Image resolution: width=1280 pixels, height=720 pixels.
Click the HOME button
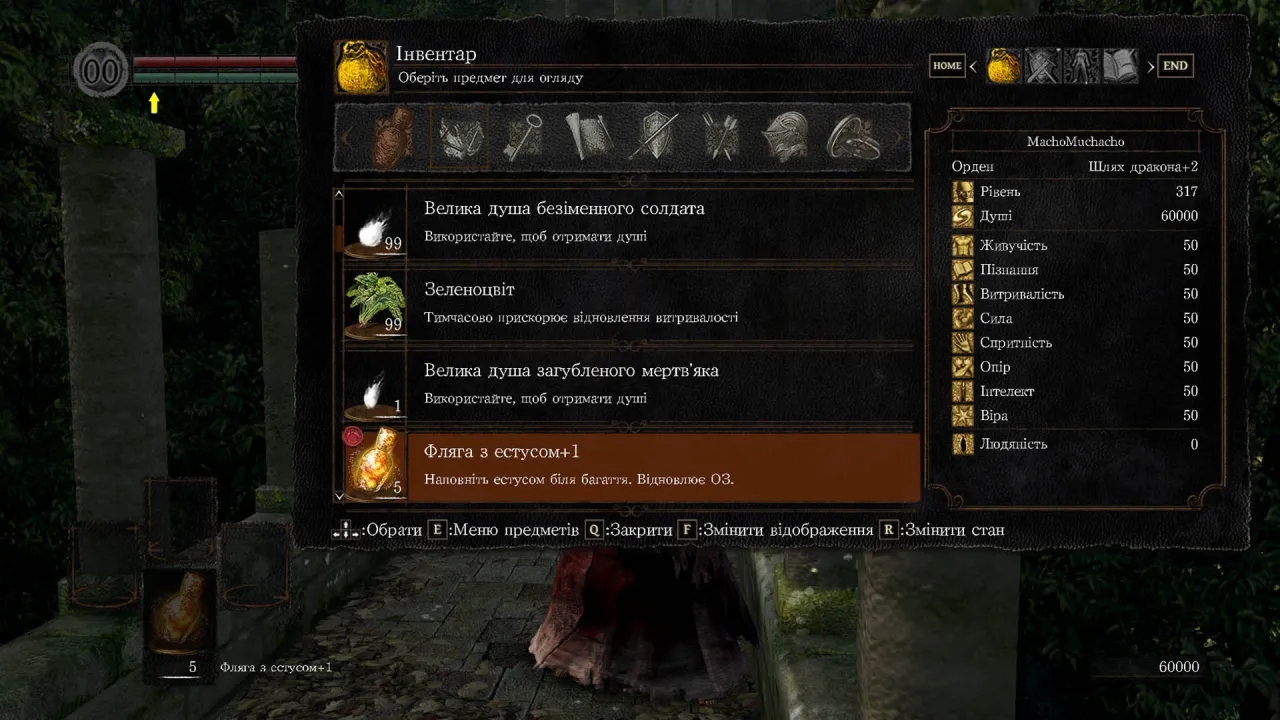pyautogui.click(x=946, y=65)
